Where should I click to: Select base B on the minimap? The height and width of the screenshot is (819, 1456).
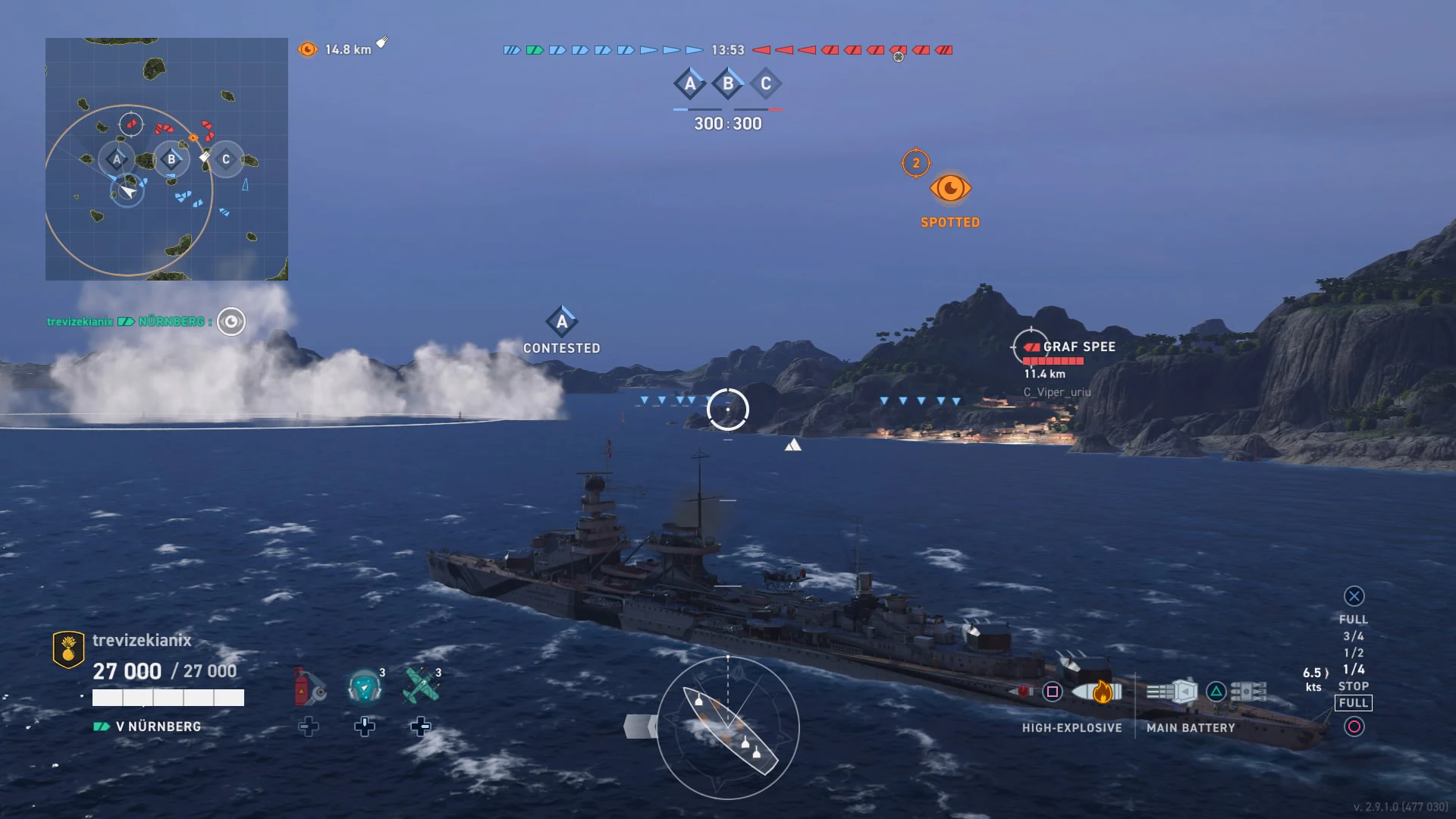(x=171, y=159)
